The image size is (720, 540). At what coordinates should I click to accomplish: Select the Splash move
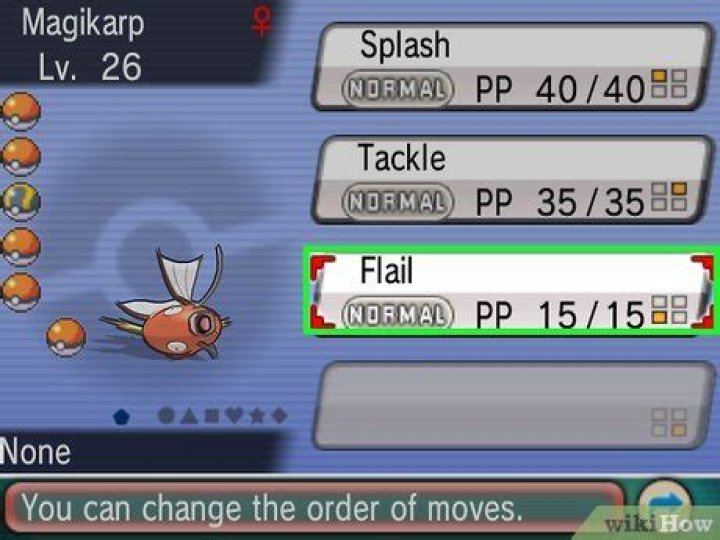[x=510, y=68]
